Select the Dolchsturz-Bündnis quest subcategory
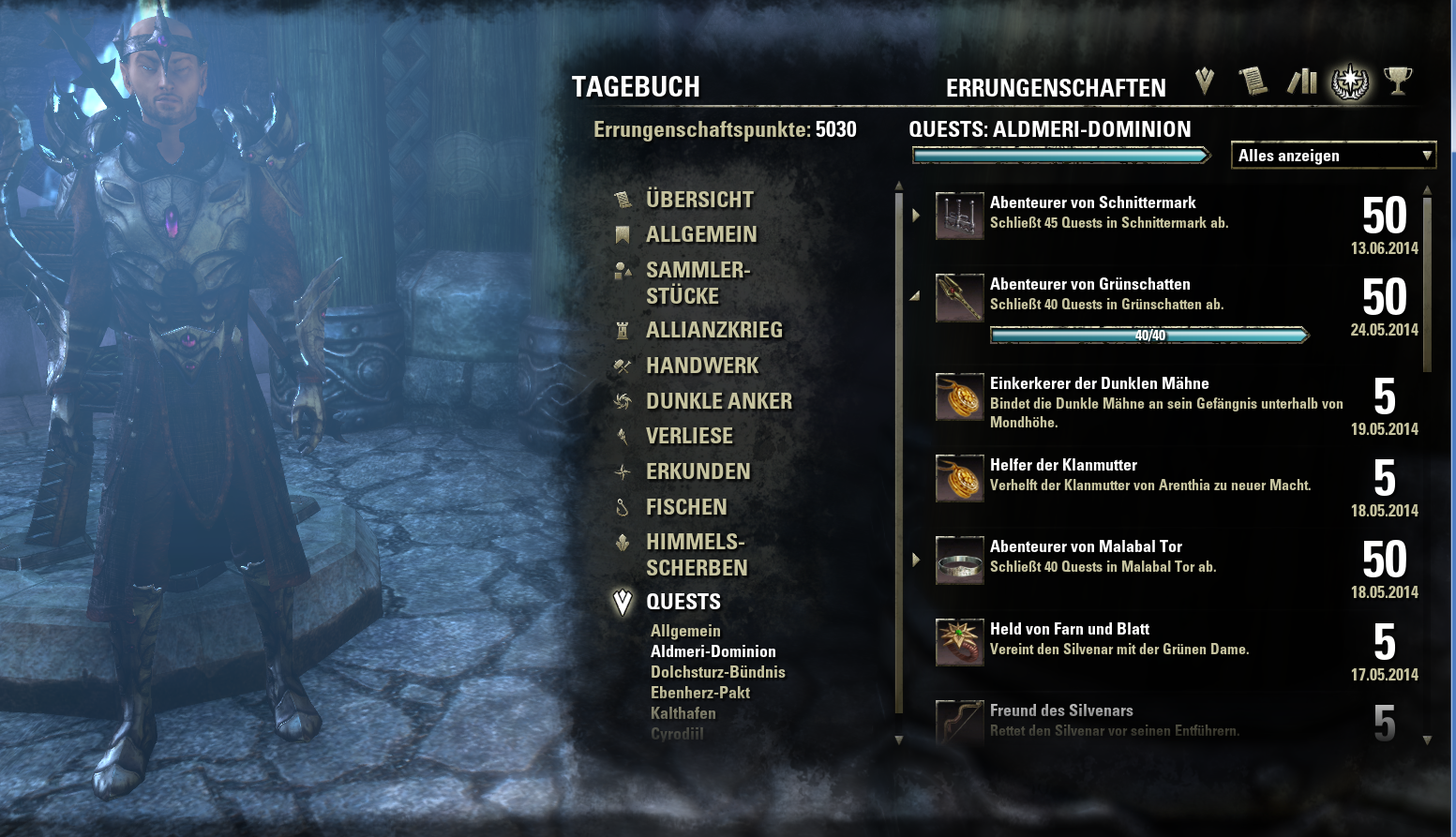Image resolution: width=1456 pixels, height=837 pixels. click(x=717, y=672)
